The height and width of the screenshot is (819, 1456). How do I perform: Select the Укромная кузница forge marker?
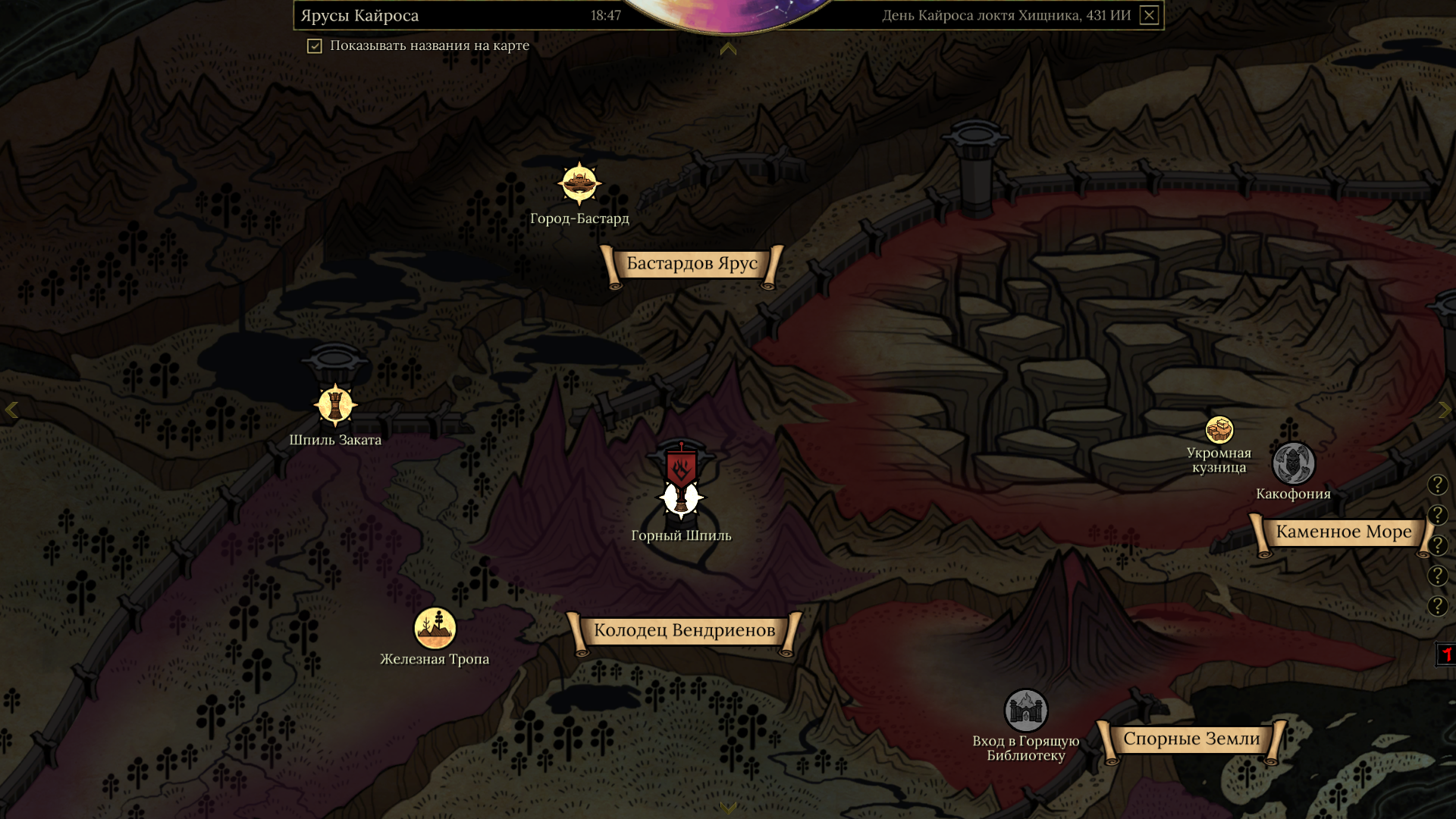[x=1219, y=430]
